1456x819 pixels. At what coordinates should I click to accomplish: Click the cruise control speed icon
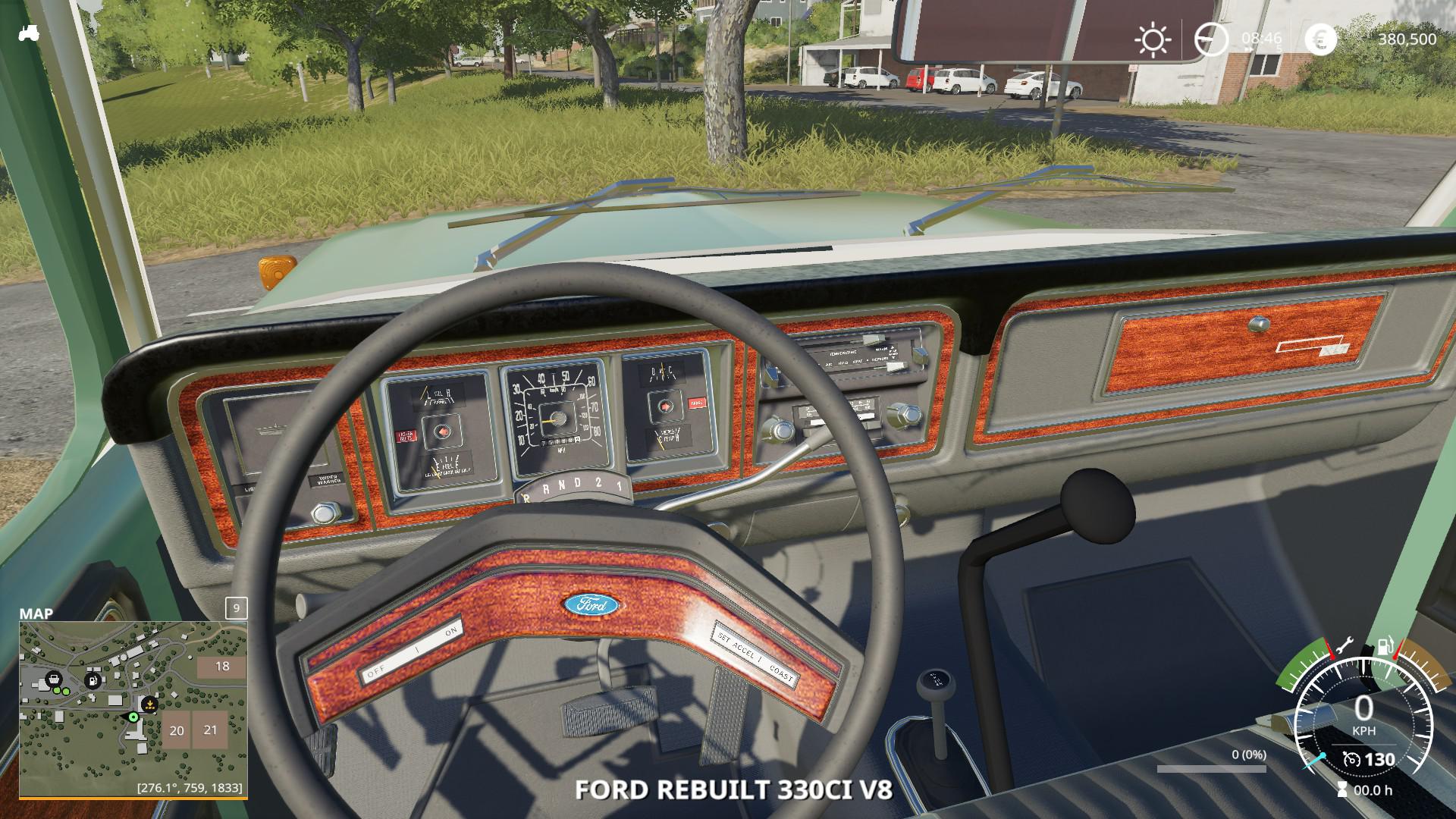point(1351,759)
